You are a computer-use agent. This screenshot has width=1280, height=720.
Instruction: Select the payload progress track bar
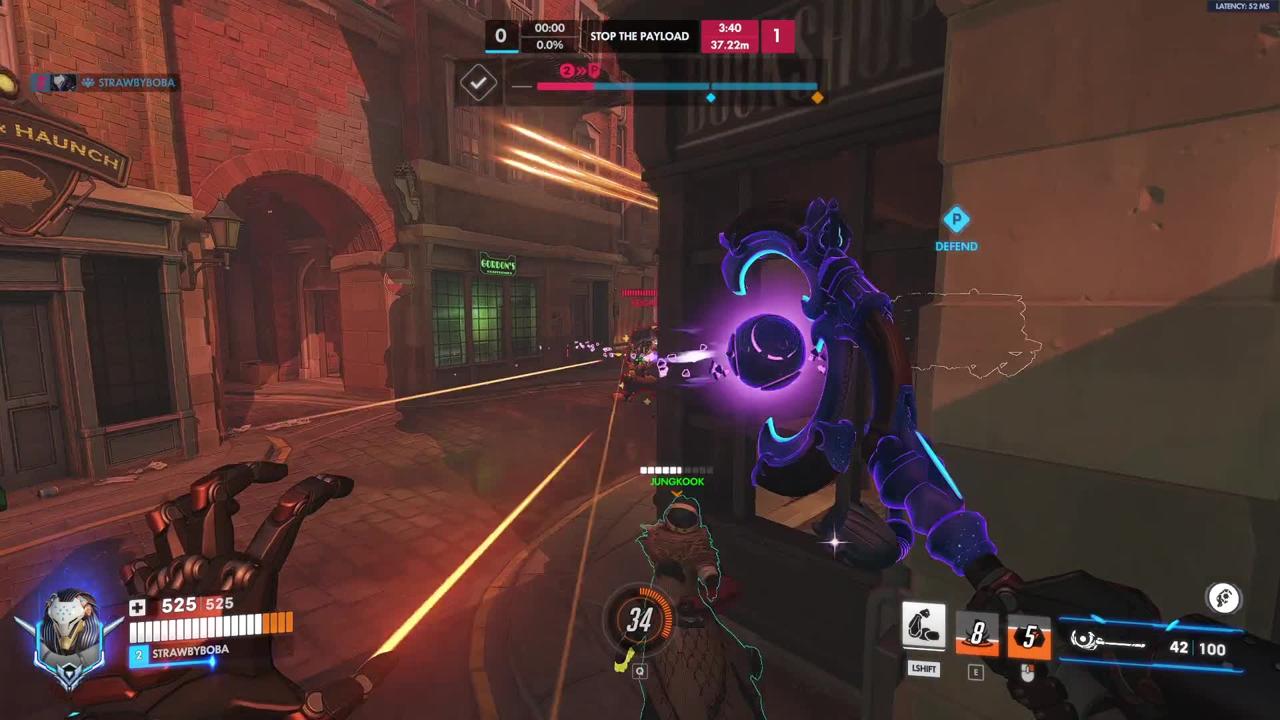pos(676,87)
